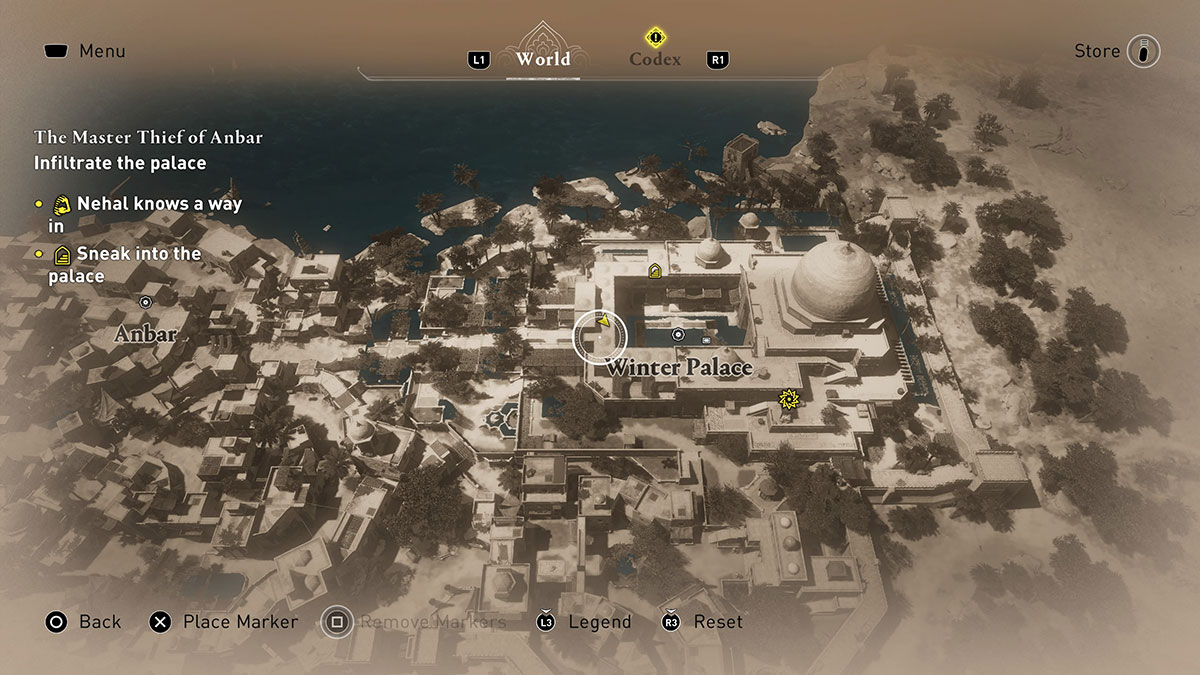Image resolution: width=1200 pixels, height=675 pixels.
Task: Click the small white chest marker in courtyard
Action: tap(706, 340)
